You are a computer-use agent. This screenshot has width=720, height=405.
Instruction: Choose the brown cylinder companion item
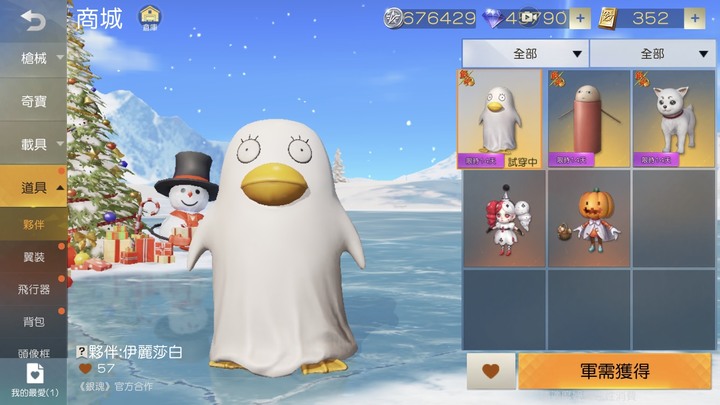pyautogui.click(x=587, y=118)
